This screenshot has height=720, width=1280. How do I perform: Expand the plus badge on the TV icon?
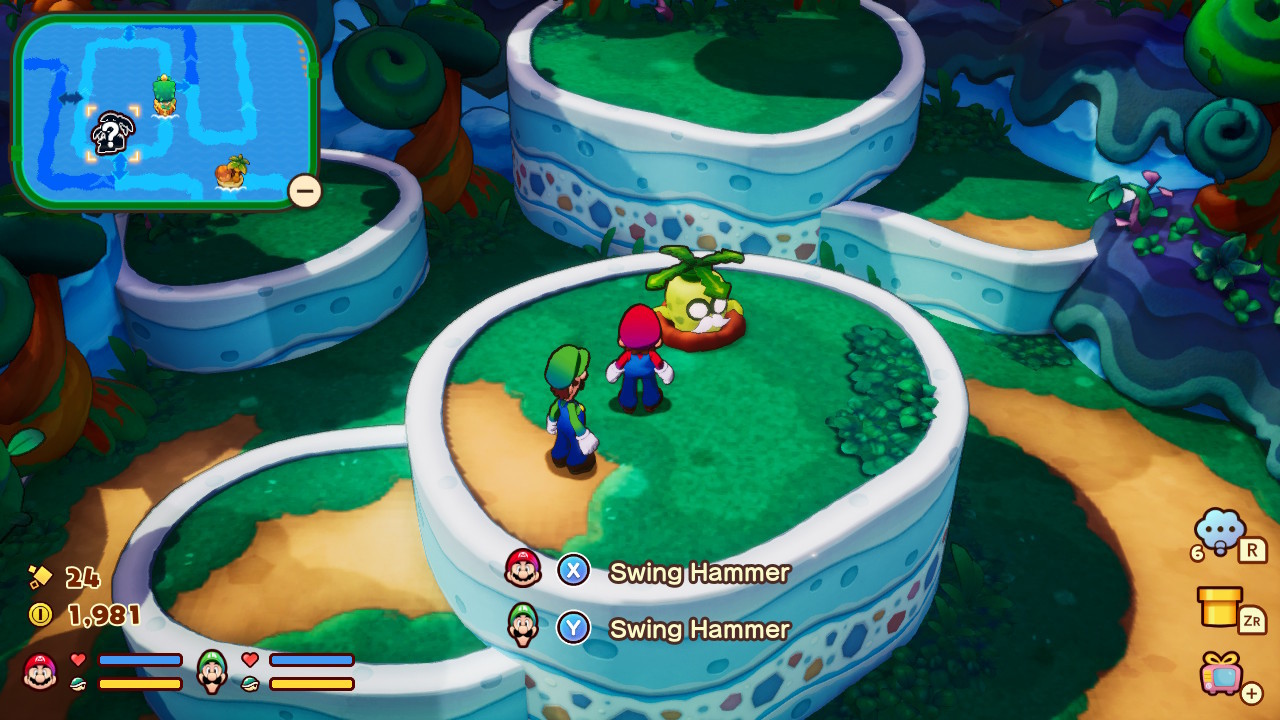1251,692
